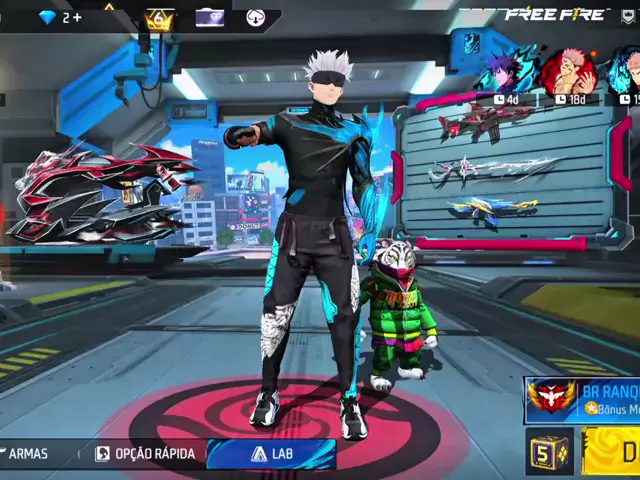This screenshot has height=480, width=640.
Task: Open the gold crown level 6 icon
Action: point(159,19)
